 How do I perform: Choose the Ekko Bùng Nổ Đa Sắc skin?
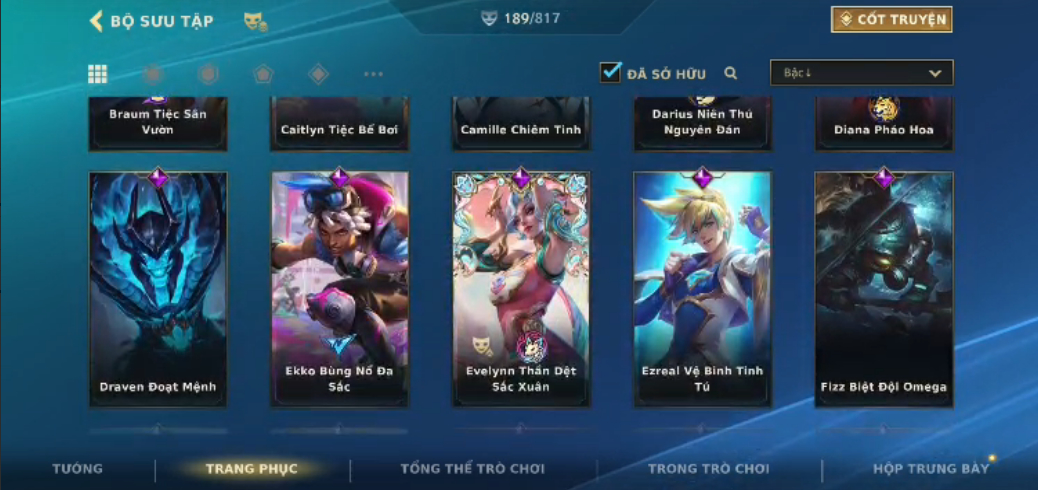340,289
